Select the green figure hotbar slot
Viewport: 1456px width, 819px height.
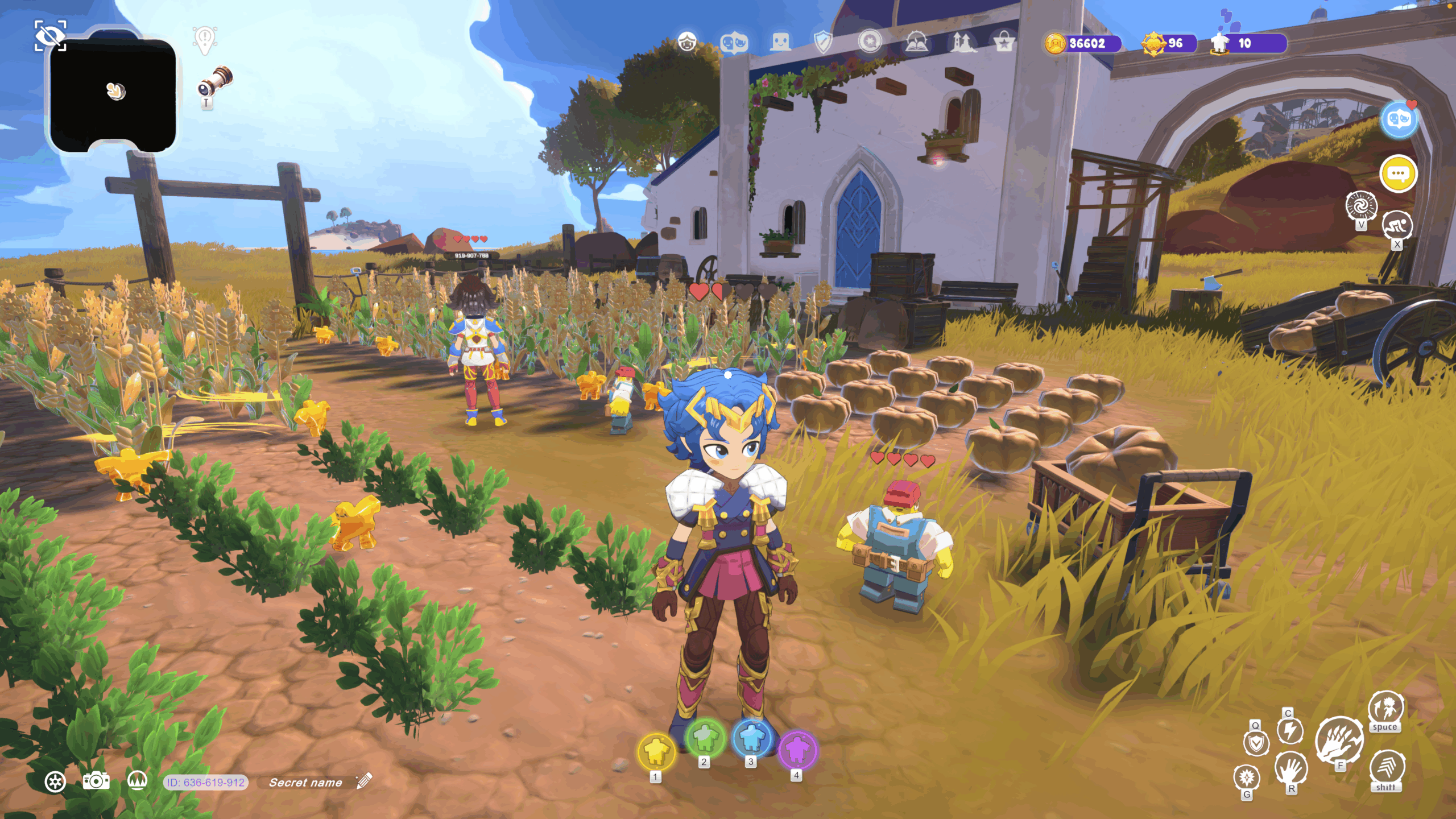705,738
